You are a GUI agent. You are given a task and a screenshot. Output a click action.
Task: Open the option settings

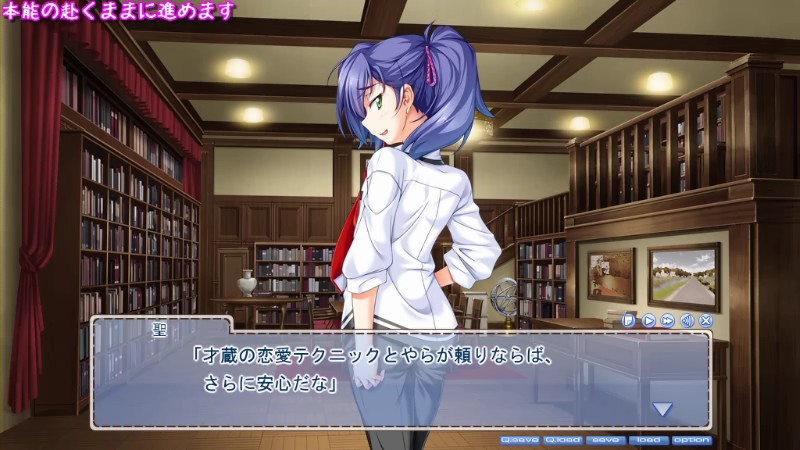(691, 439)
